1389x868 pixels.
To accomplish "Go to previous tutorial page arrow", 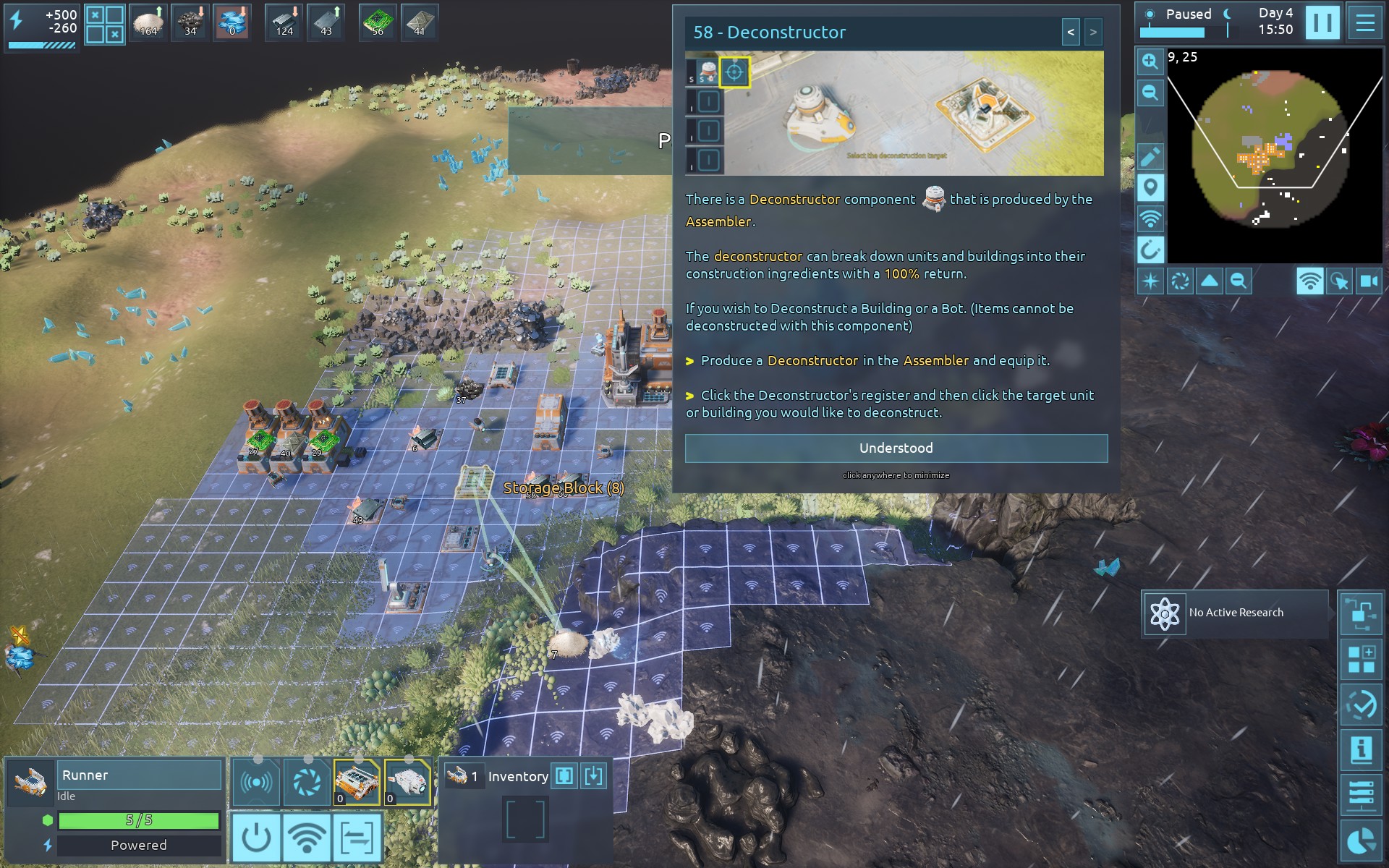I will coord(1071,33).
